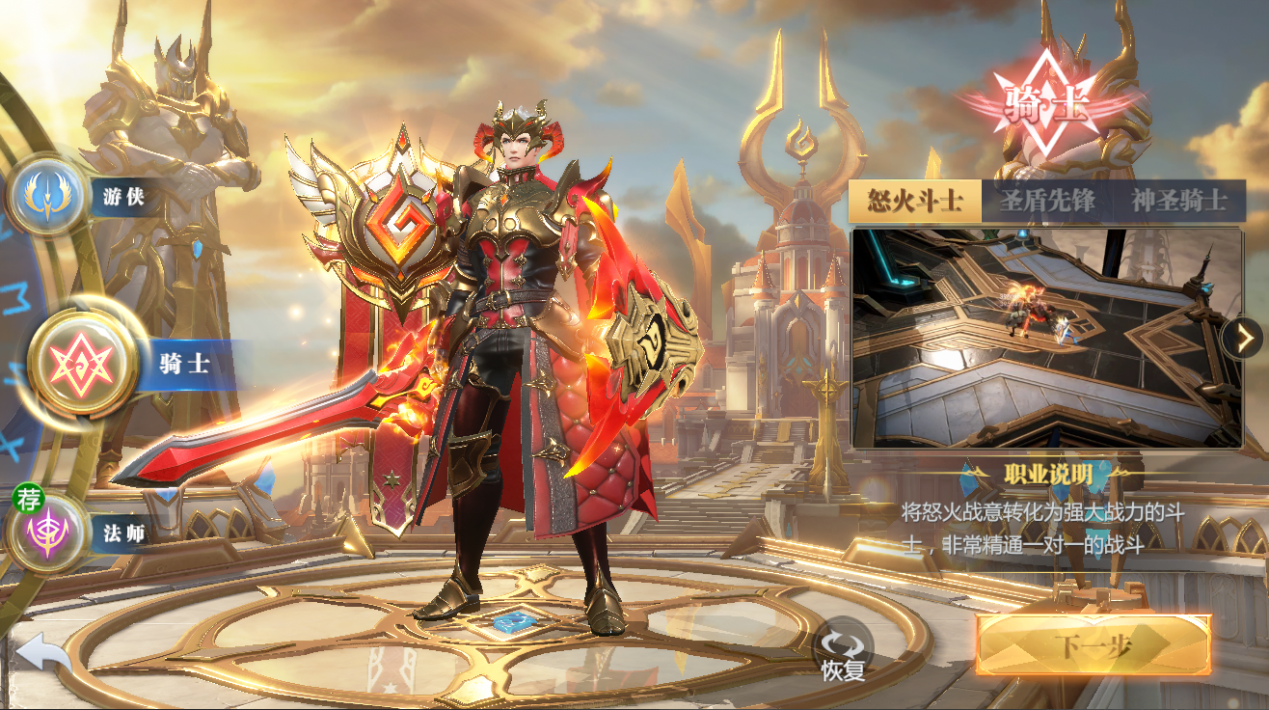Viewport: 1269px width, 710px height.
Task: Reset the character view with 恢复
Action: [842, 649]
